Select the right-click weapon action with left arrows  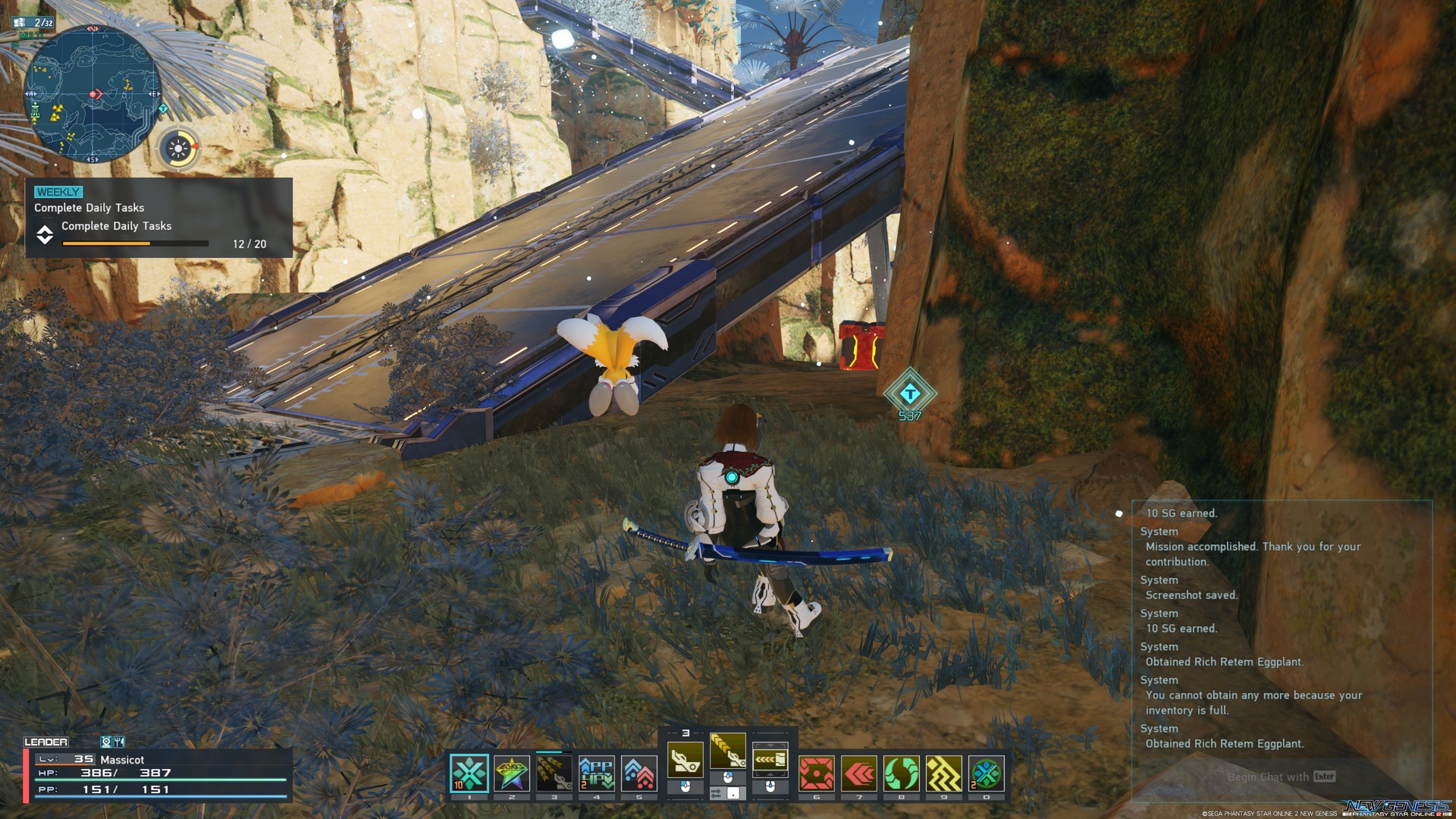pyautogui.click(x=770, y=759)
